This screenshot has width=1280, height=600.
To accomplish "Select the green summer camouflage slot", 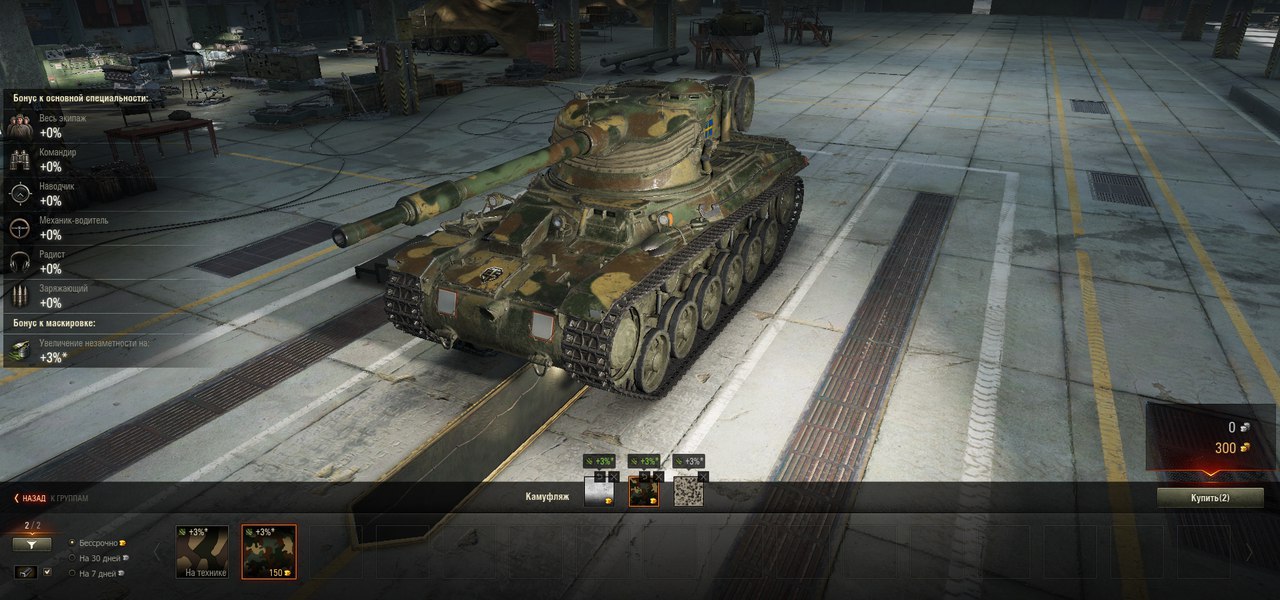I will coord(643,491).
